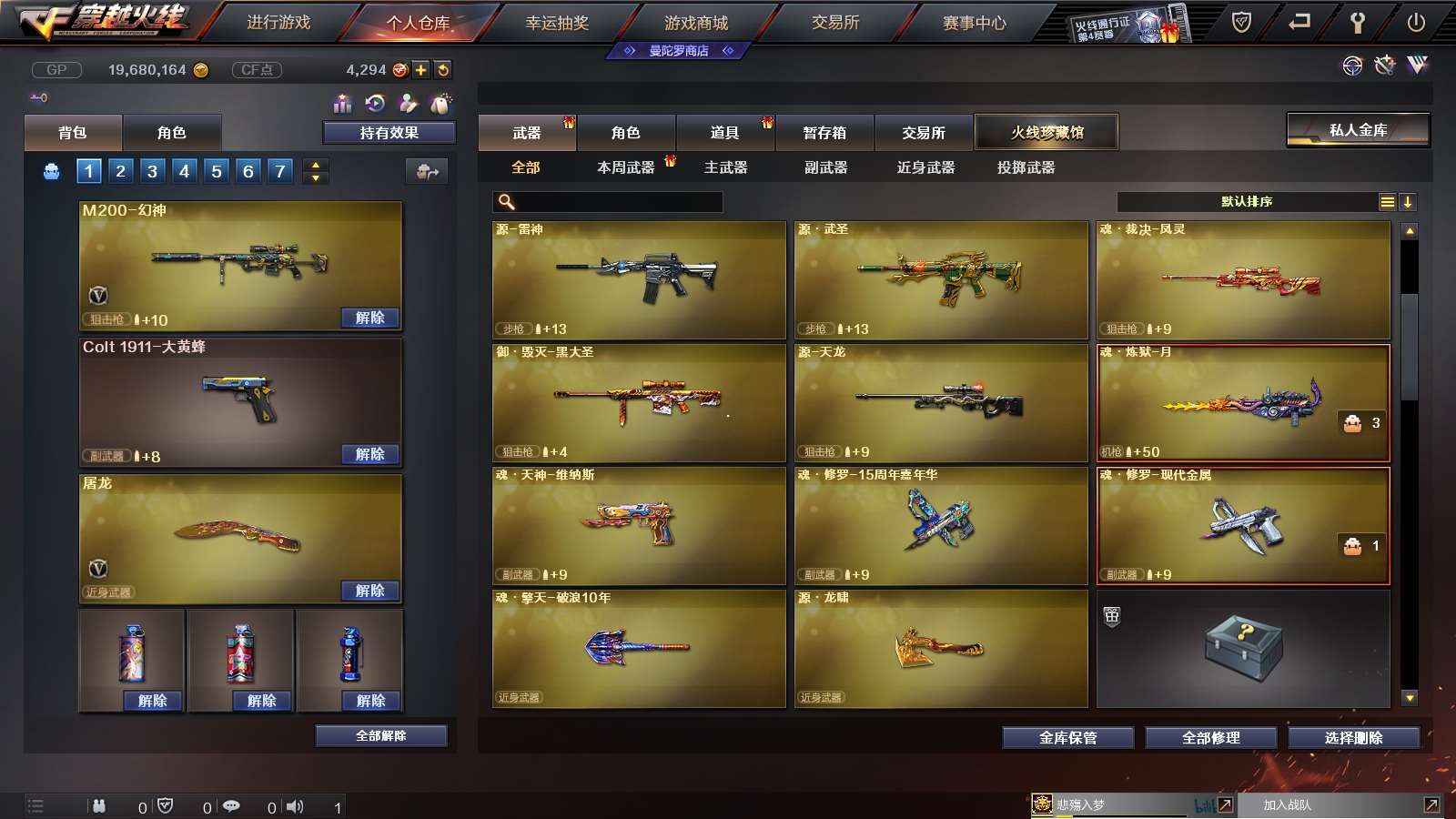Click the descending sort arrow beside 默认排序
The height and width of the screenshot is (819, 1456).
click(1409, 201)
